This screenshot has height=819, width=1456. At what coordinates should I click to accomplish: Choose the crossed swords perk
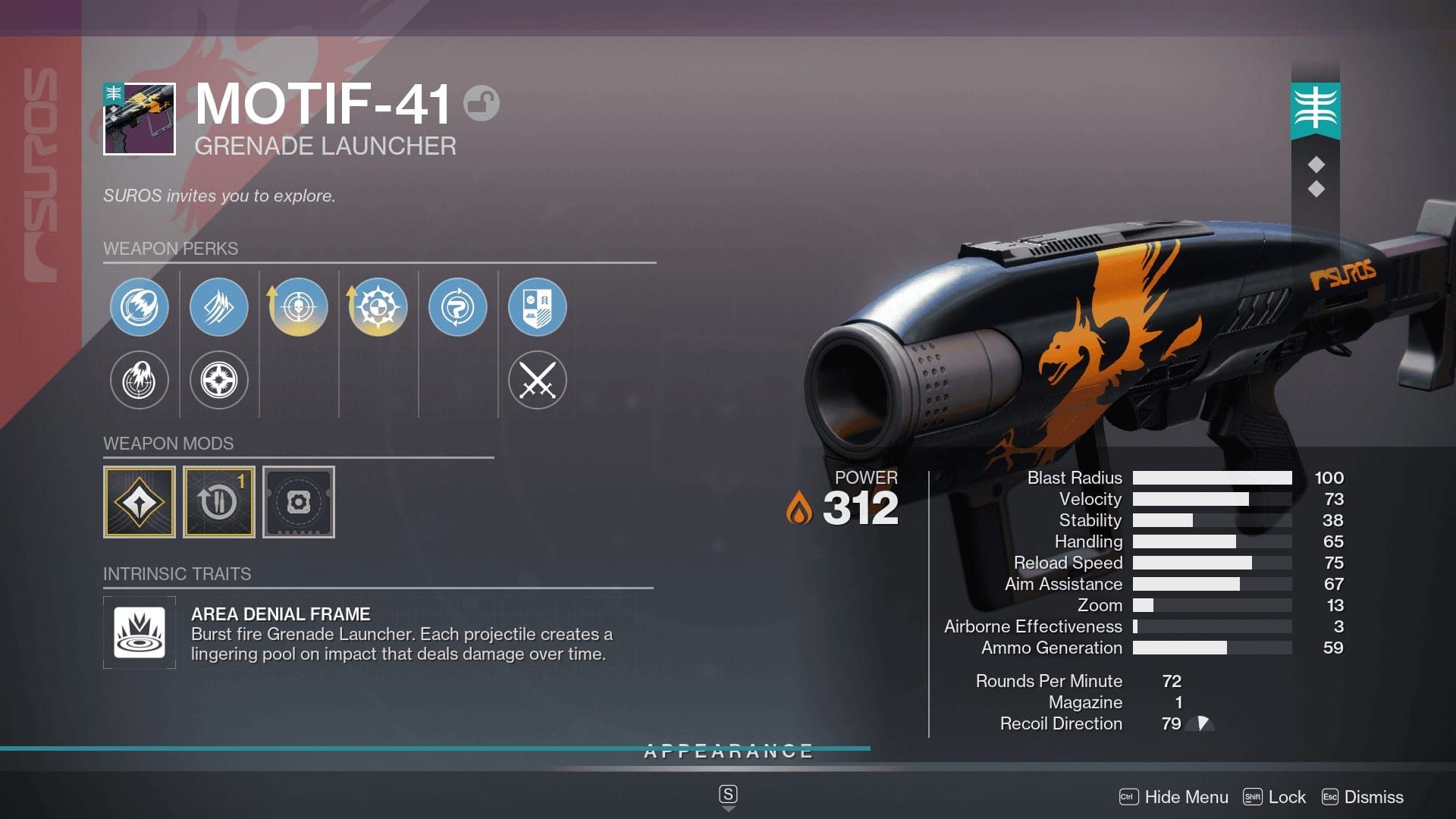pos(537,380)
